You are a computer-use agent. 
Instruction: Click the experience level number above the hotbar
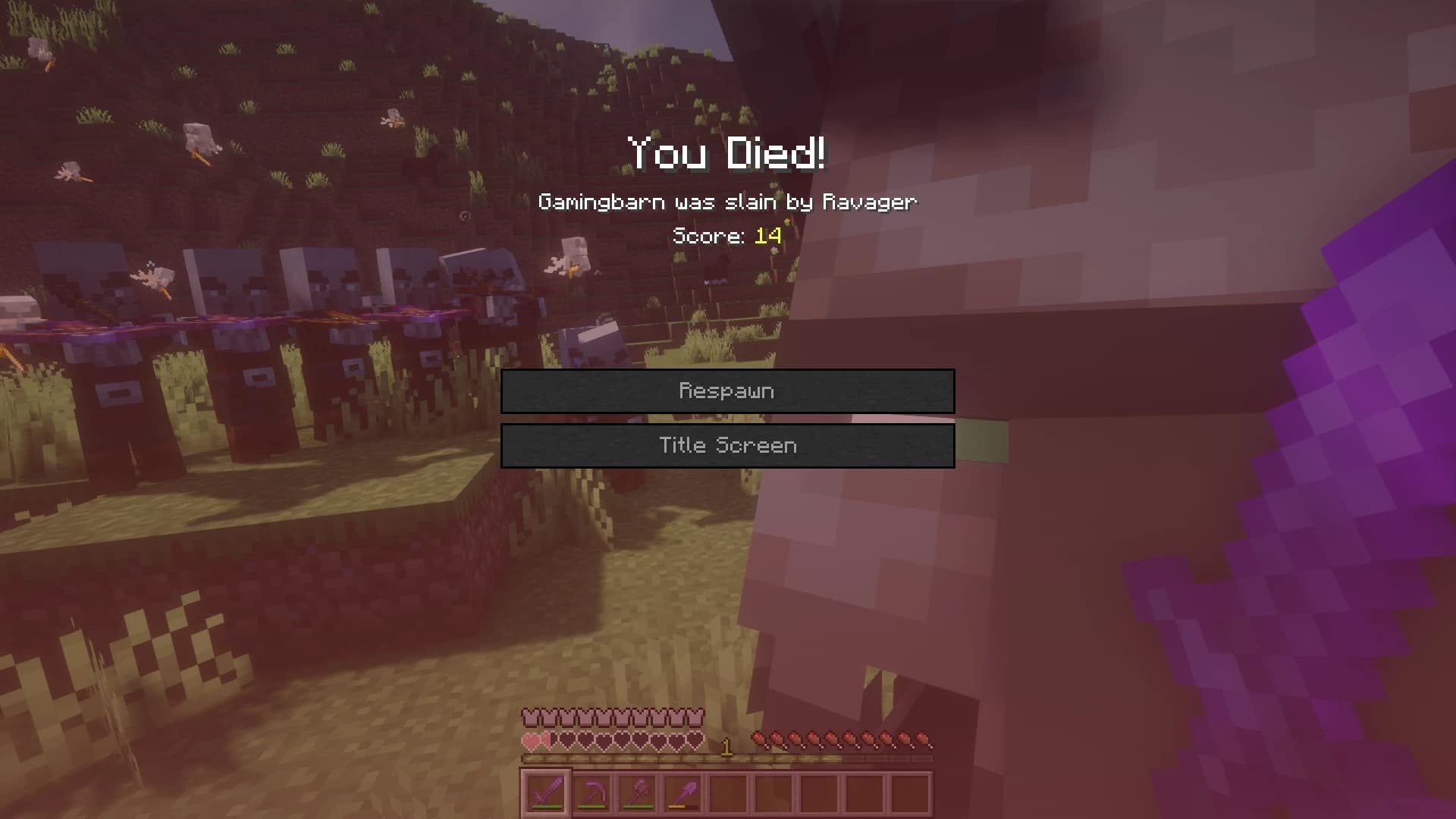726,745
